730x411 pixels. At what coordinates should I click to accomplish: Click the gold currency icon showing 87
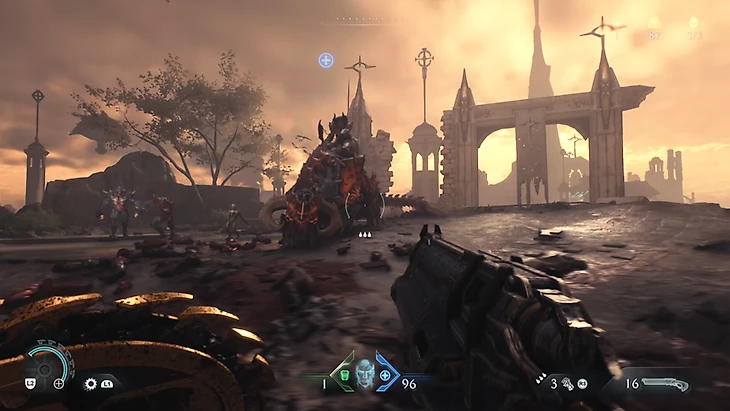[x=654, y=23]
